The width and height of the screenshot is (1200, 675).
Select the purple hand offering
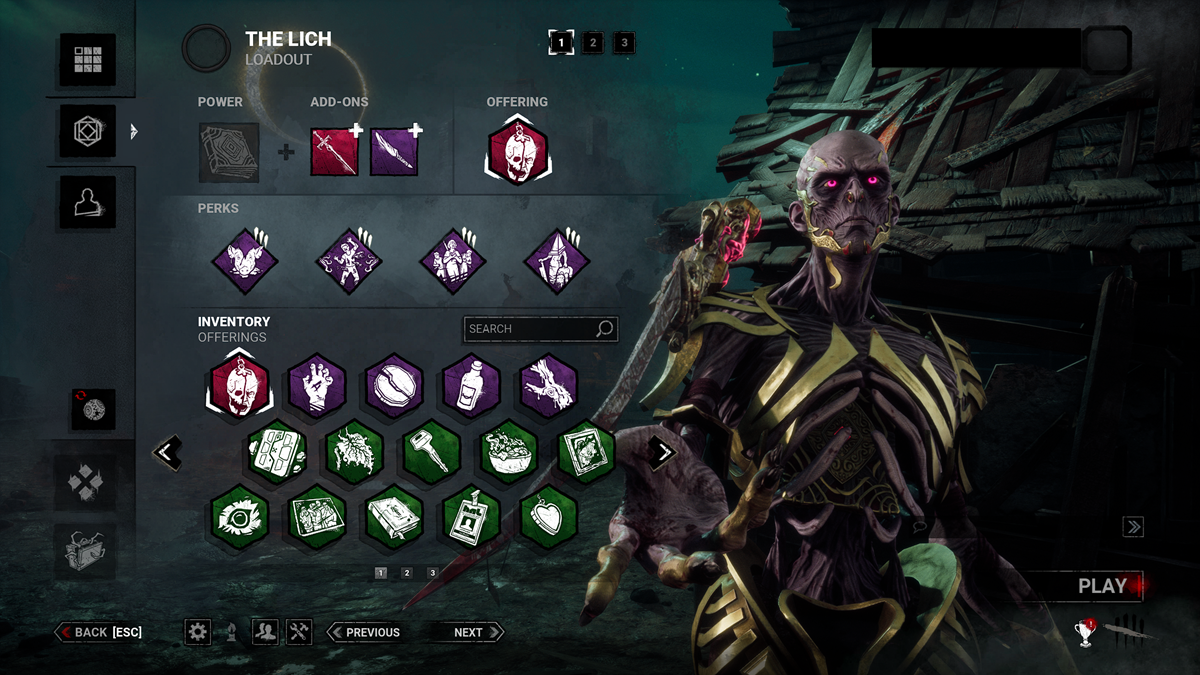click(317, 386)
